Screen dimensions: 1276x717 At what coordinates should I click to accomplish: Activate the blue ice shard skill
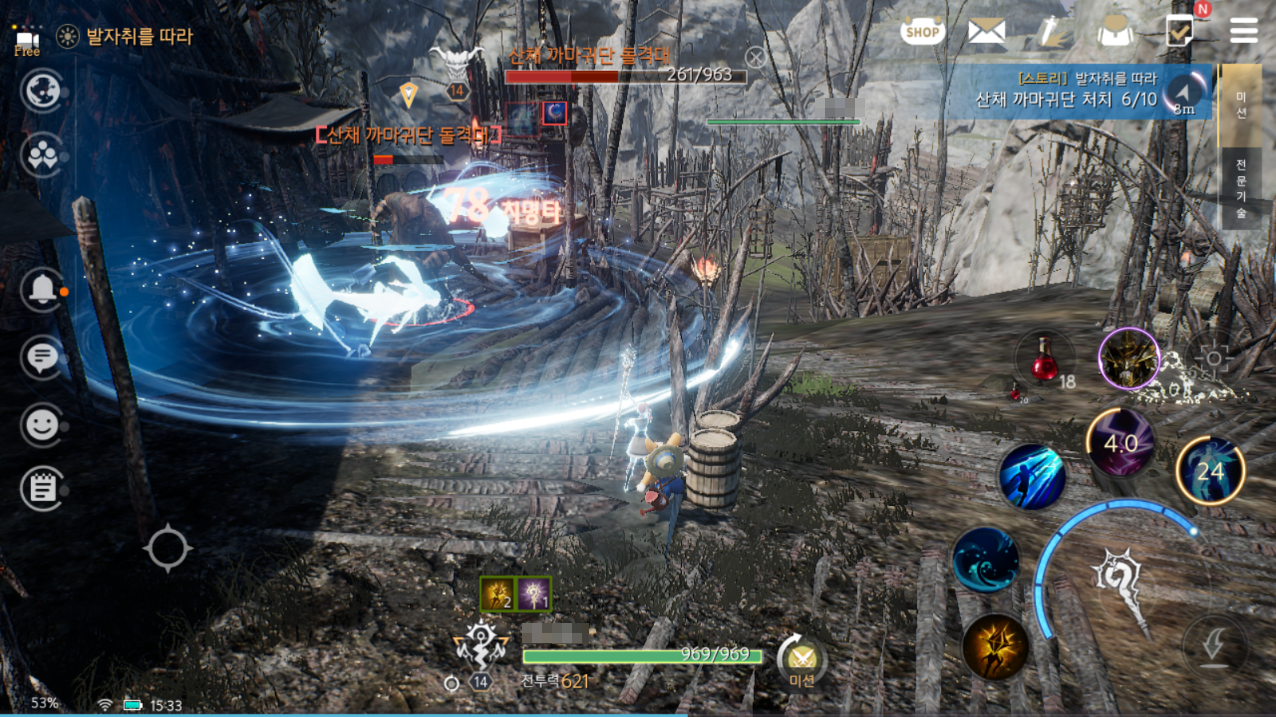tap(1031, 478)
